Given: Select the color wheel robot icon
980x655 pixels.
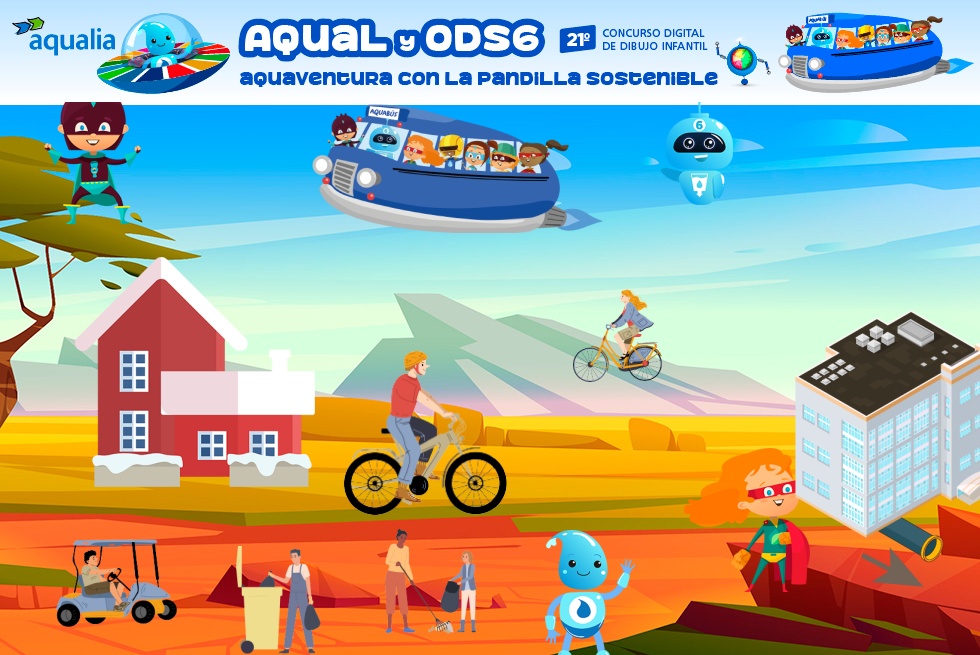Looking at the screenshot, I should click(742, 60).
